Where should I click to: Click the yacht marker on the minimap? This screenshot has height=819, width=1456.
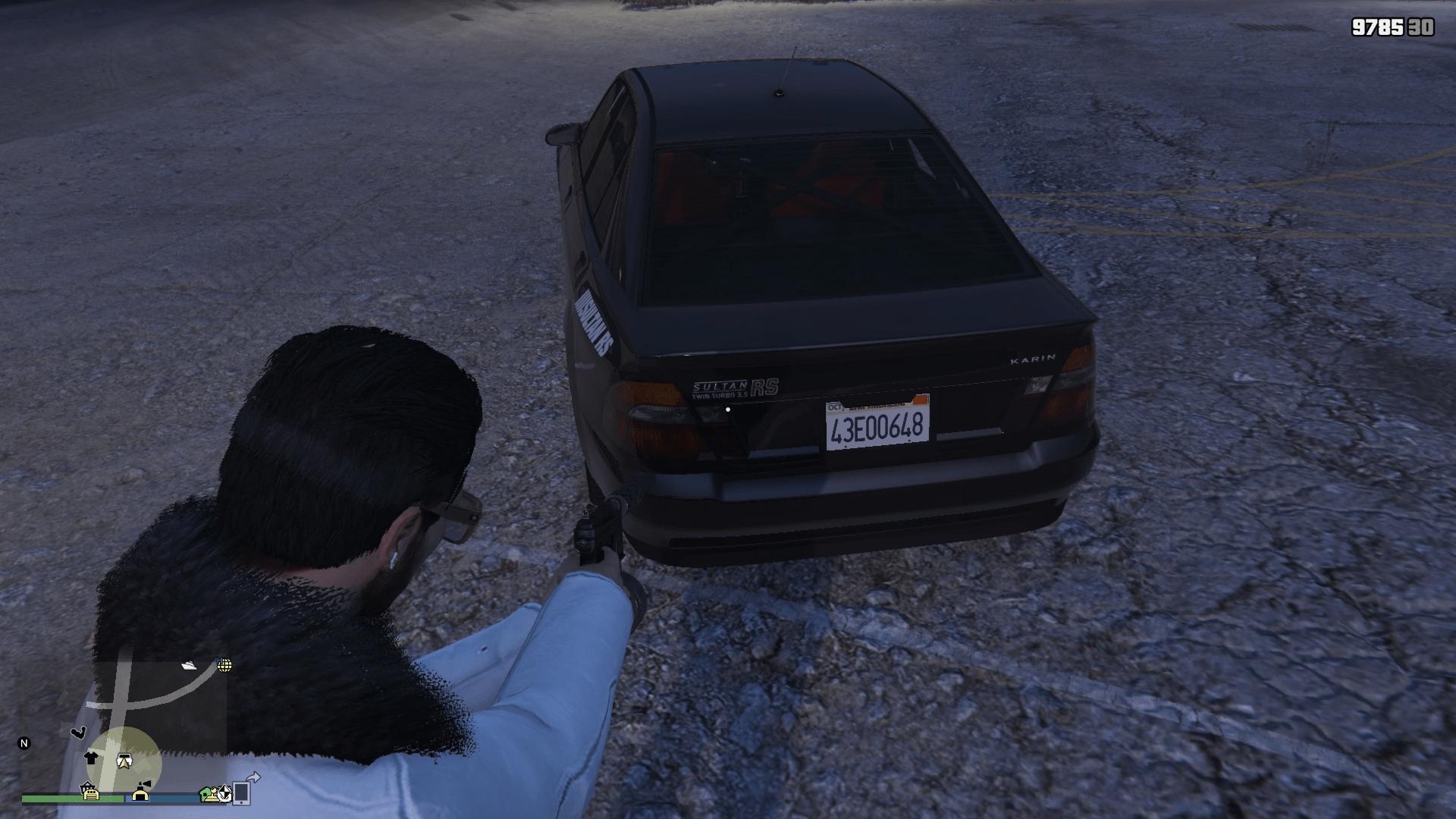(x=190, y=665)
